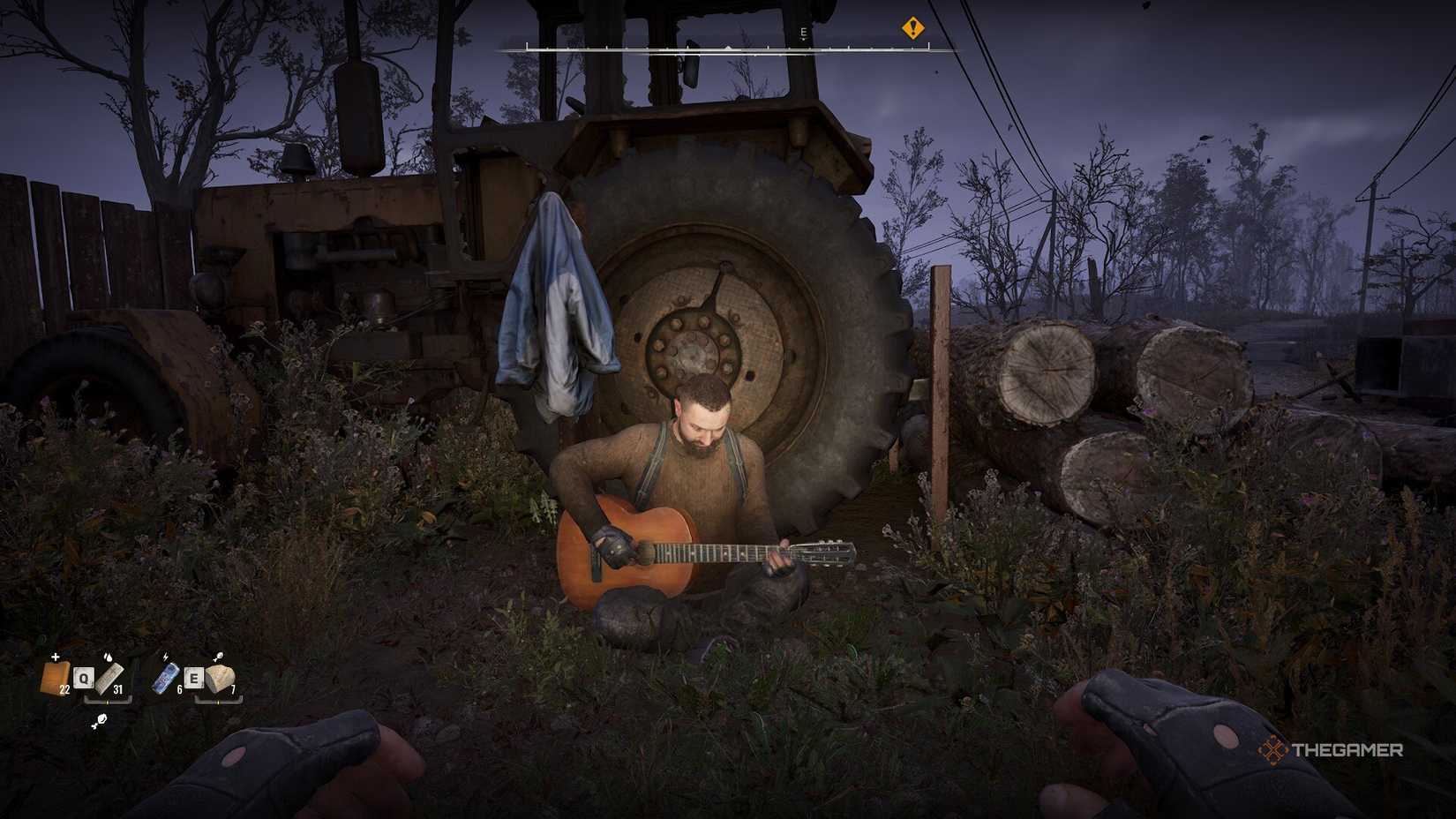
Task: Click the drumstick hunger status icon
Action: click(x=99, y=721)
